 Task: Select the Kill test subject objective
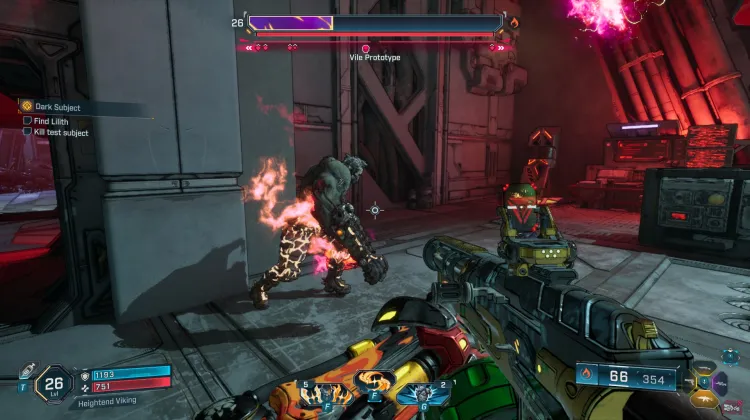tap(60, 132)
